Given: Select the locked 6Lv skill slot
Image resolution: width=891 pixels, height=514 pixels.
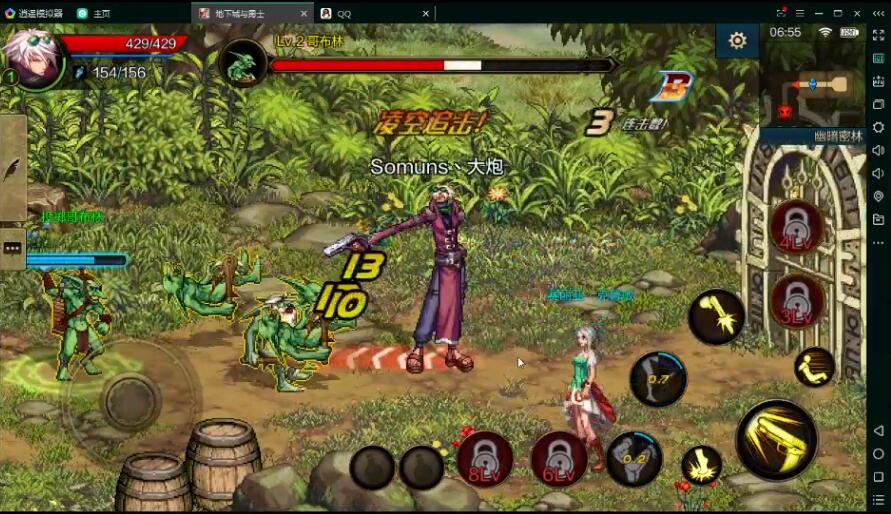Looking at the screenshot, I should click(x=559, y=459).
